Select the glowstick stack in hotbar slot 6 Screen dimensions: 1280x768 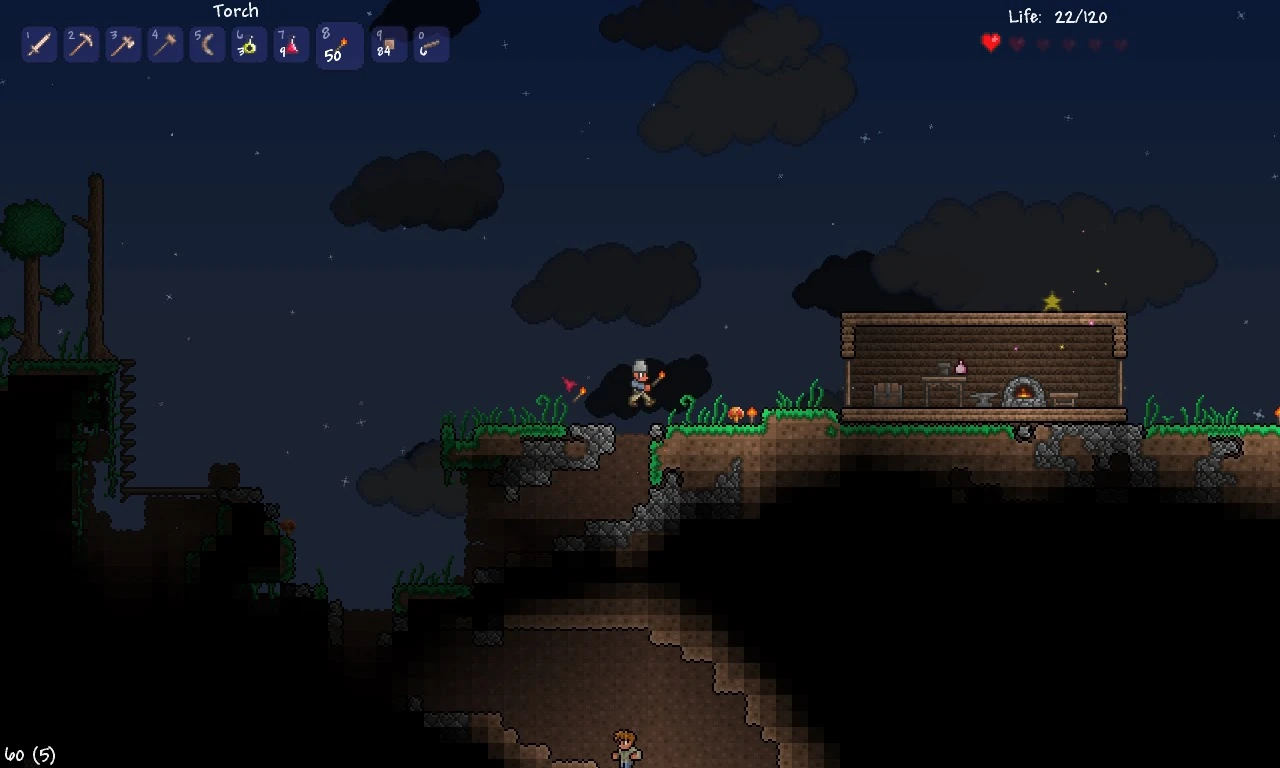(x=249, y=45)
